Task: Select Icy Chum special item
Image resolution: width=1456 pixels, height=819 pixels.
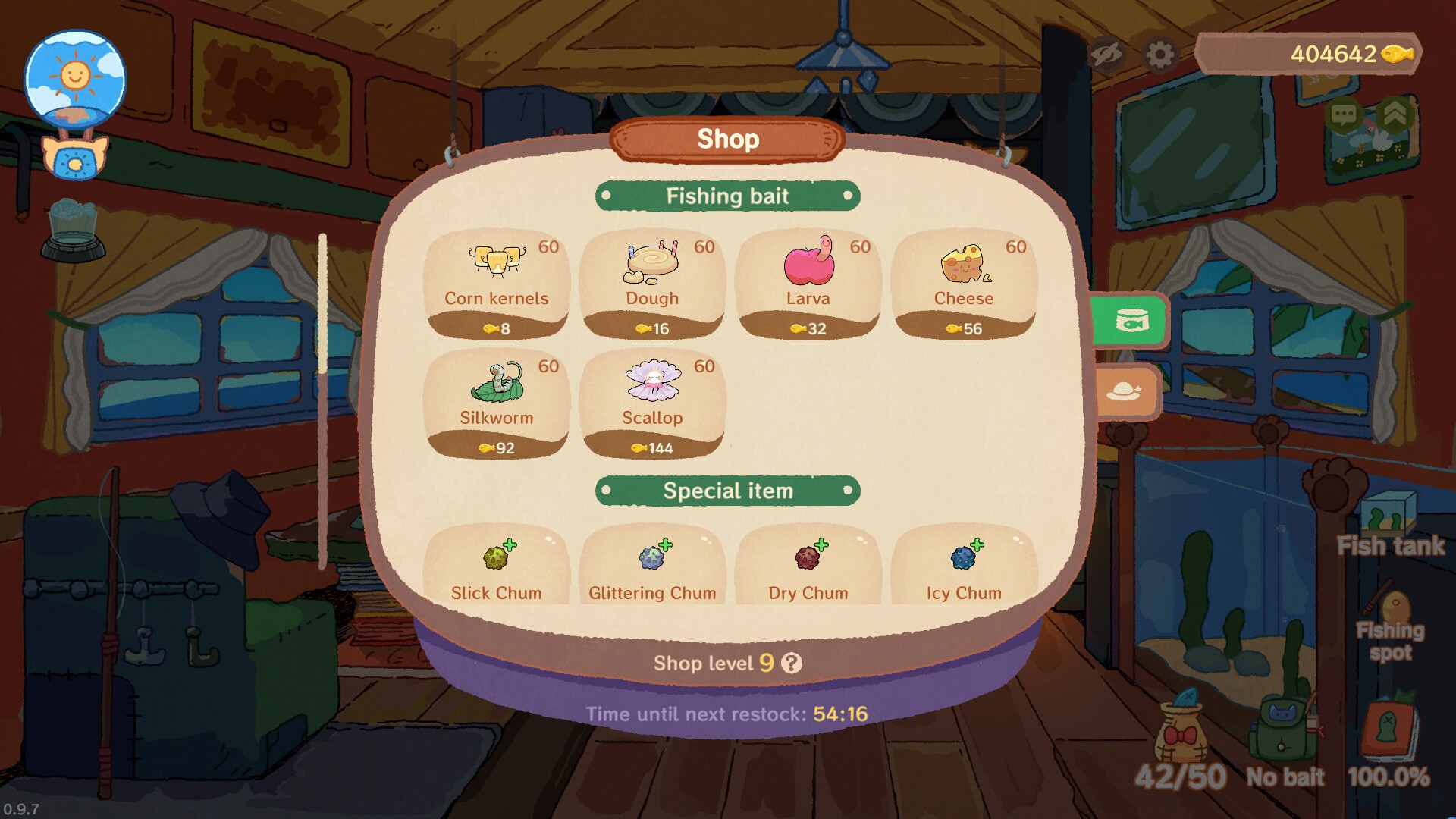Action: (964, 567)
